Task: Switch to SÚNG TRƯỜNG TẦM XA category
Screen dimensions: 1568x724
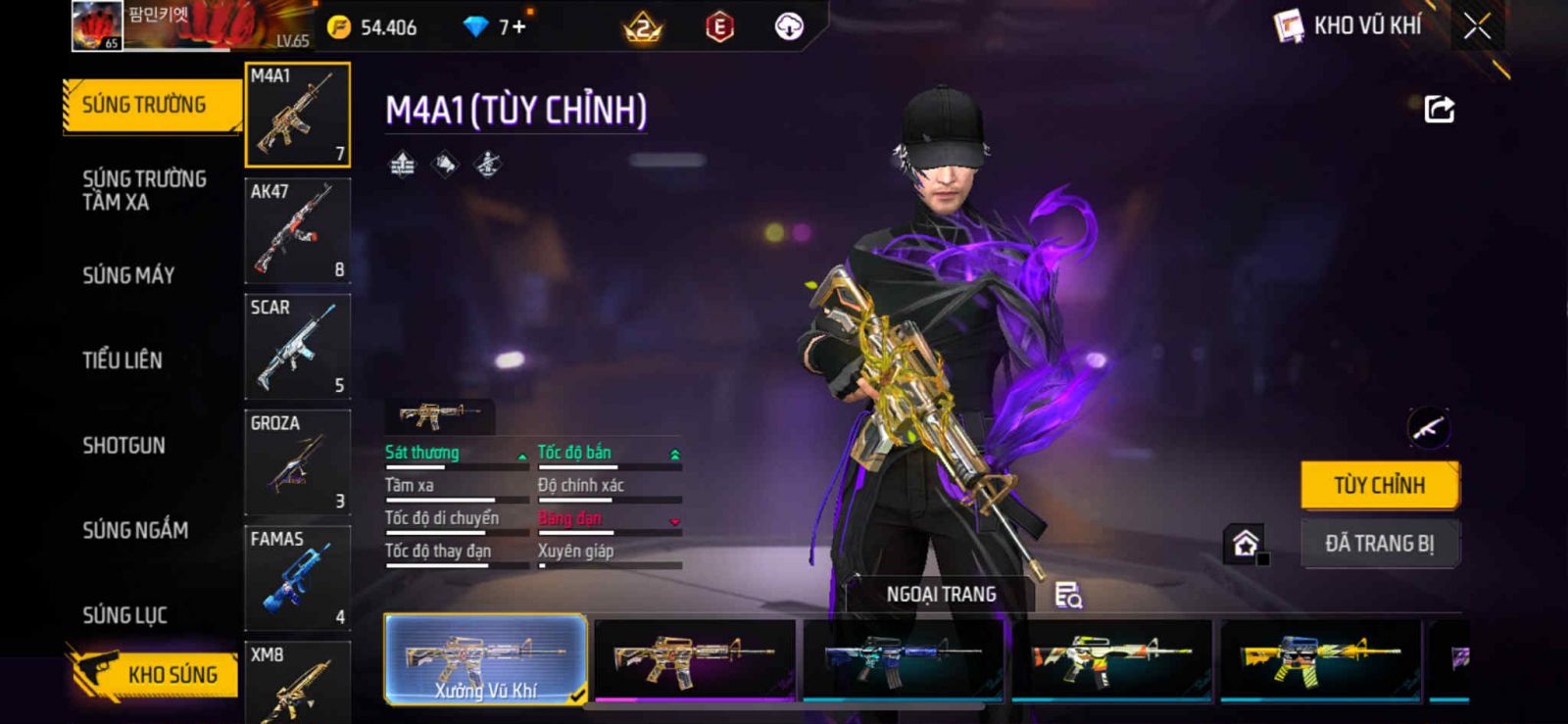Action: [x=144, y=190]
